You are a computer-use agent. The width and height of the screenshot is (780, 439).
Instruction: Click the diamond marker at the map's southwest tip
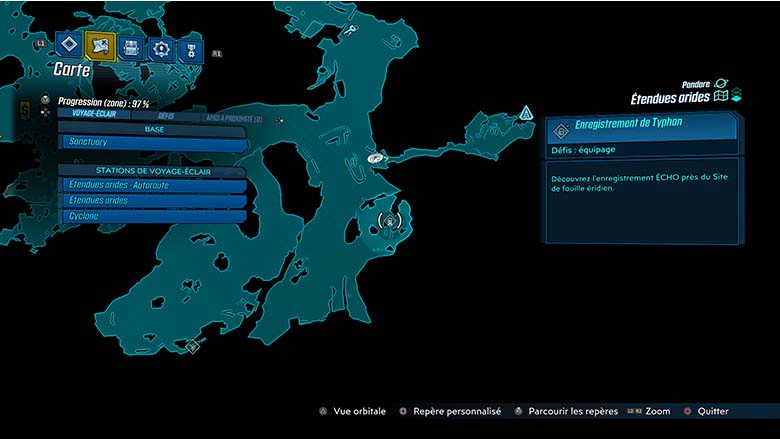[x=193, y=346]
